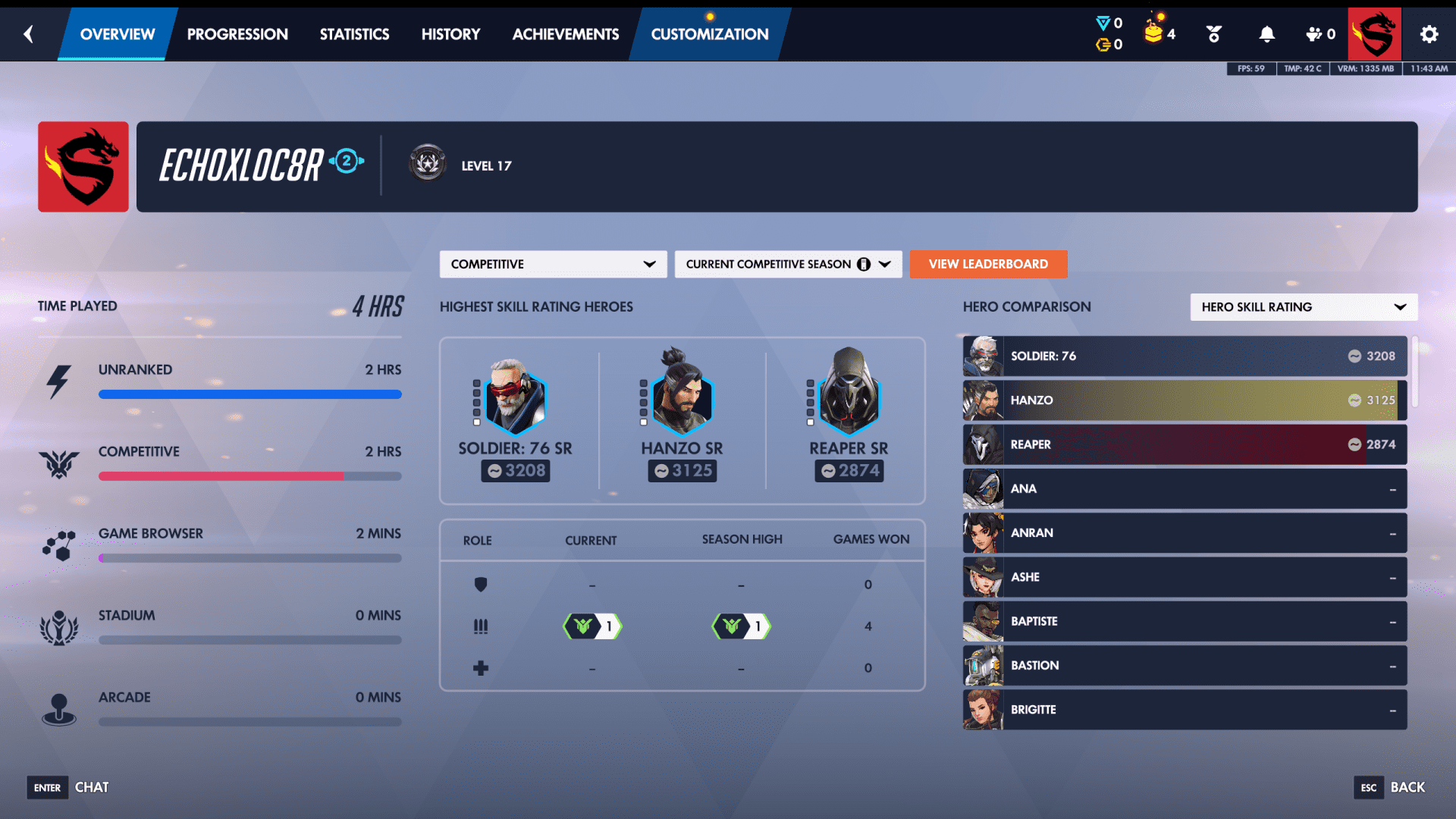Switch to the Statistics tab
The height and width of the screenshot is (819, 1456).
tap(354, 33)
